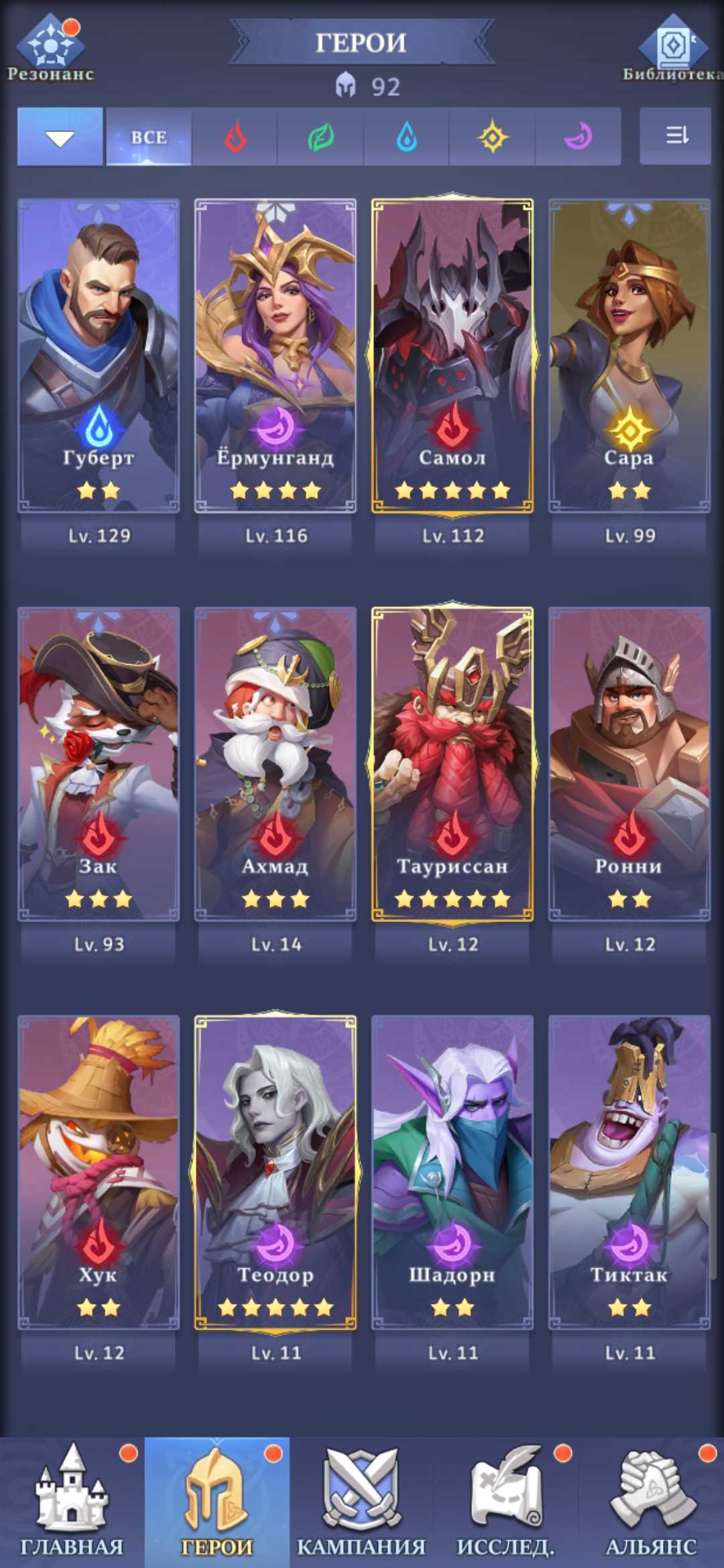Select the Теодор hero card

[276, 1173]
